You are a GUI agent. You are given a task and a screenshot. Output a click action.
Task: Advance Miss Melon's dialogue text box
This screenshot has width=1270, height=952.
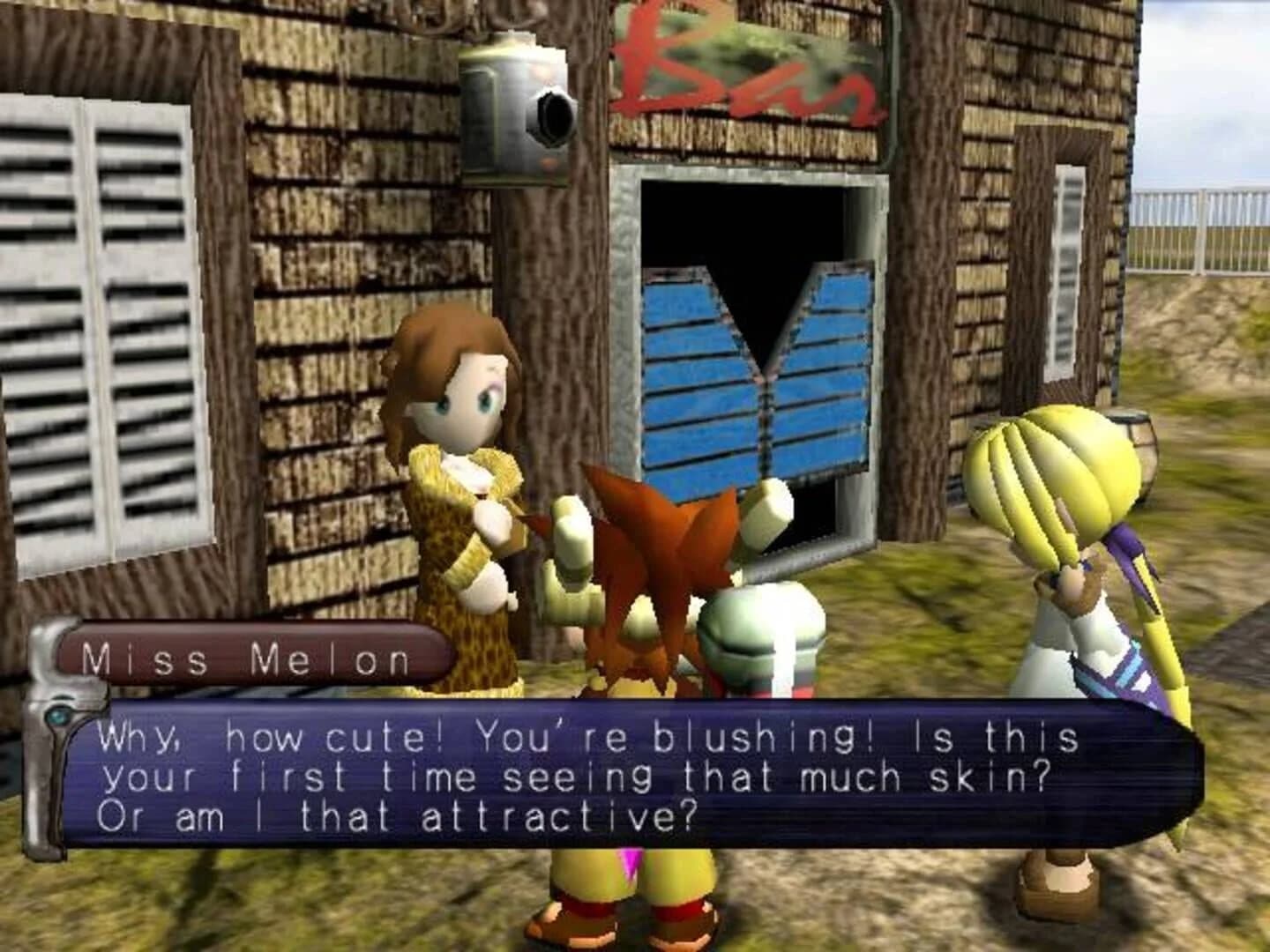tap(617, 776)
